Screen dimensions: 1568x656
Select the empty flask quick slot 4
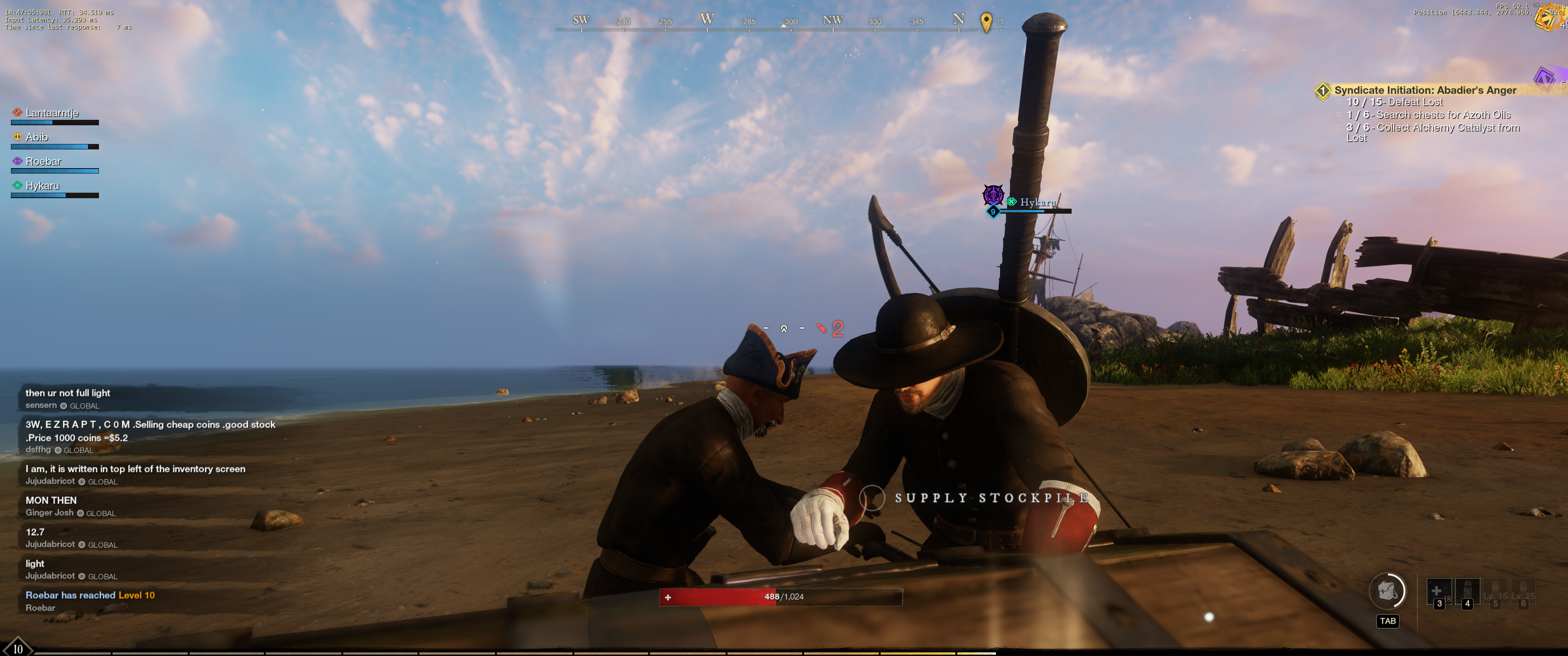coord(1466,591)
